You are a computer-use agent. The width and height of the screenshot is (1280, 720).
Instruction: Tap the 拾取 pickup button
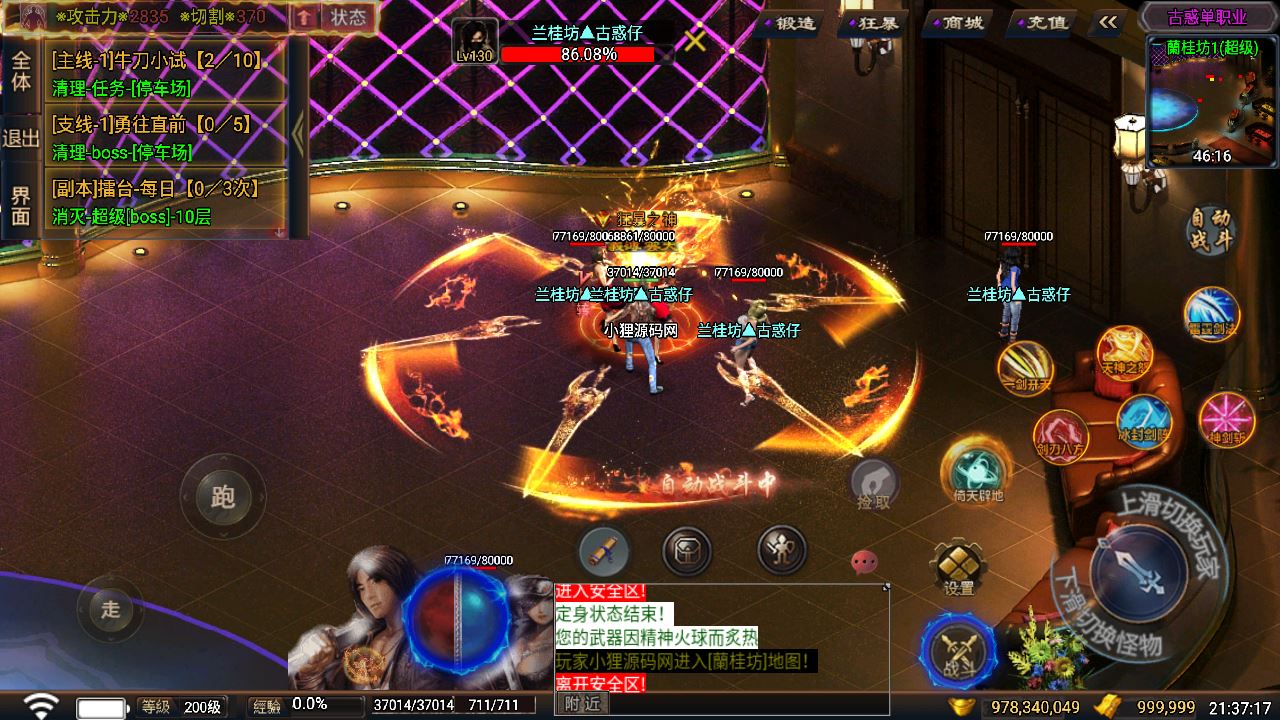click(873, 485)
